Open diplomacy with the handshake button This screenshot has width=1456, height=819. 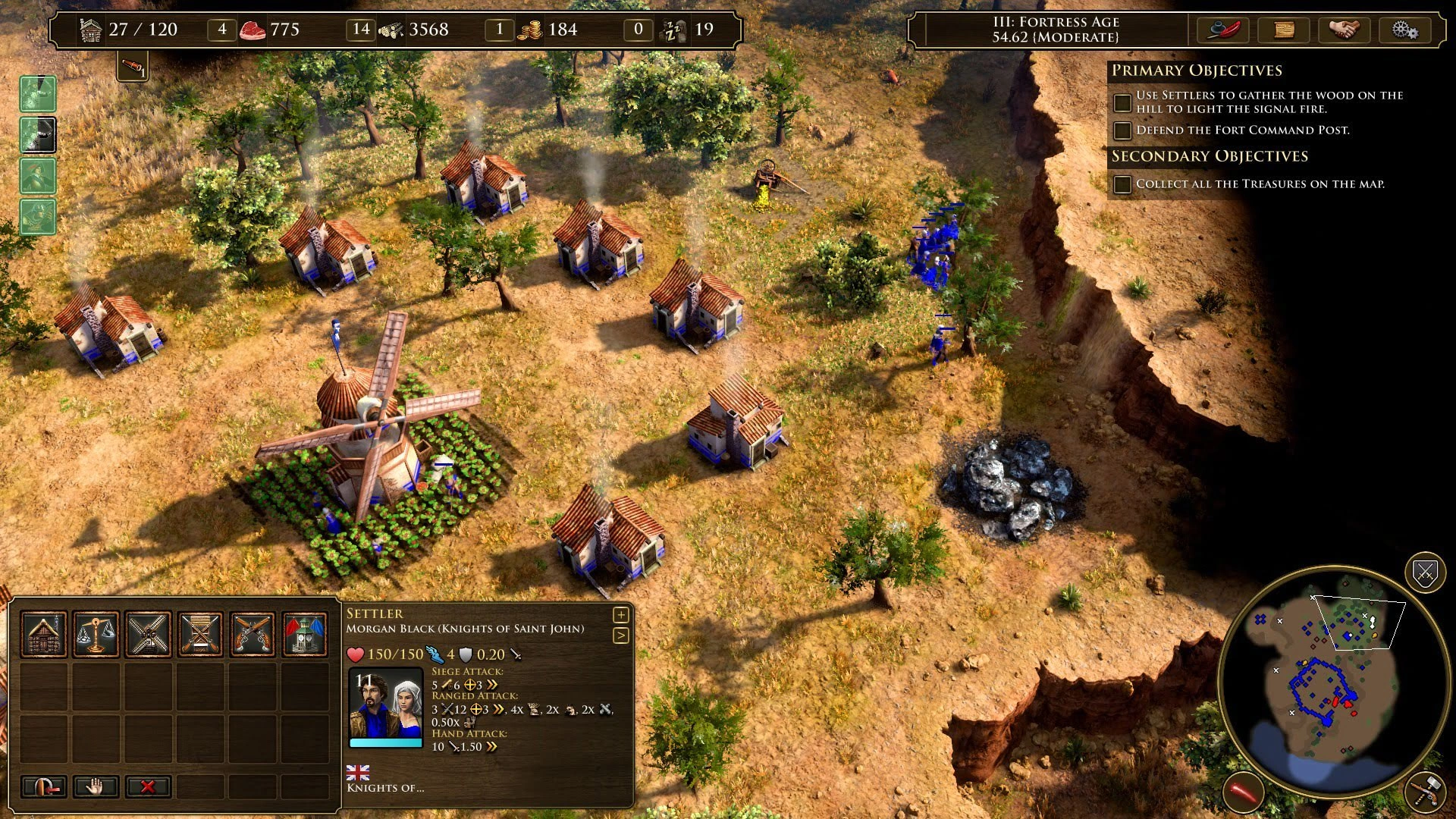coord(1344,30)
